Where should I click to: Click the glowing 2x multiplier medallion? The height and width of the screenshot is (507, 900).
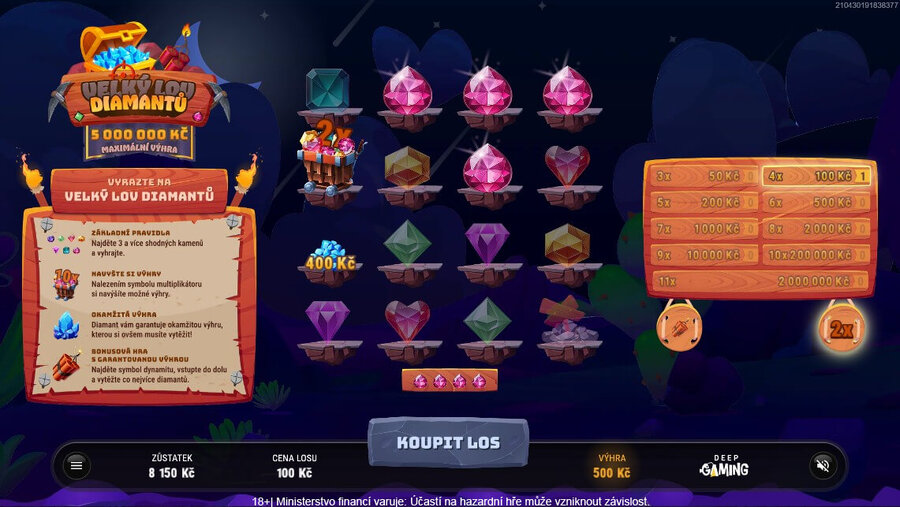coord(841,328)
